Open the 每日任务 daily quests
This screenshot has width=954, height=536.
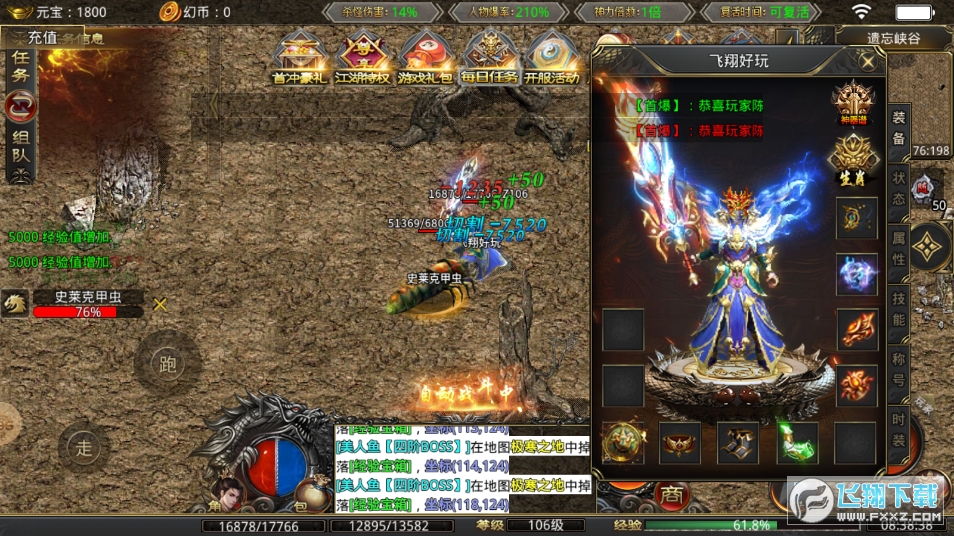tap(490, 60)
